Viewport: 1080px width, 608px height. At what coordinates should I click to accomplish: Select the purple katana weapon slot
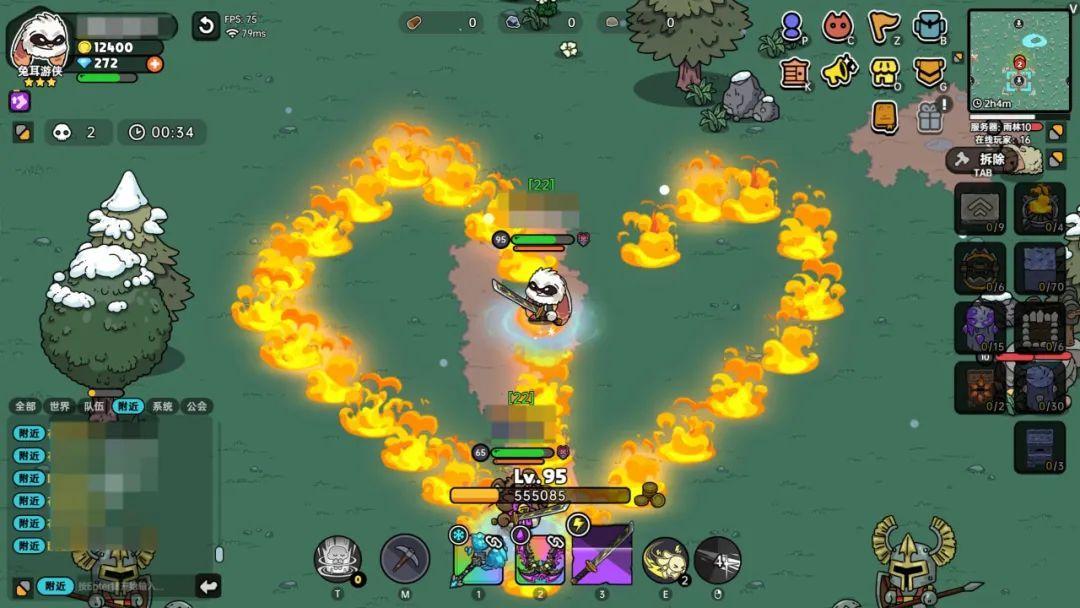(x=602, y=556)
